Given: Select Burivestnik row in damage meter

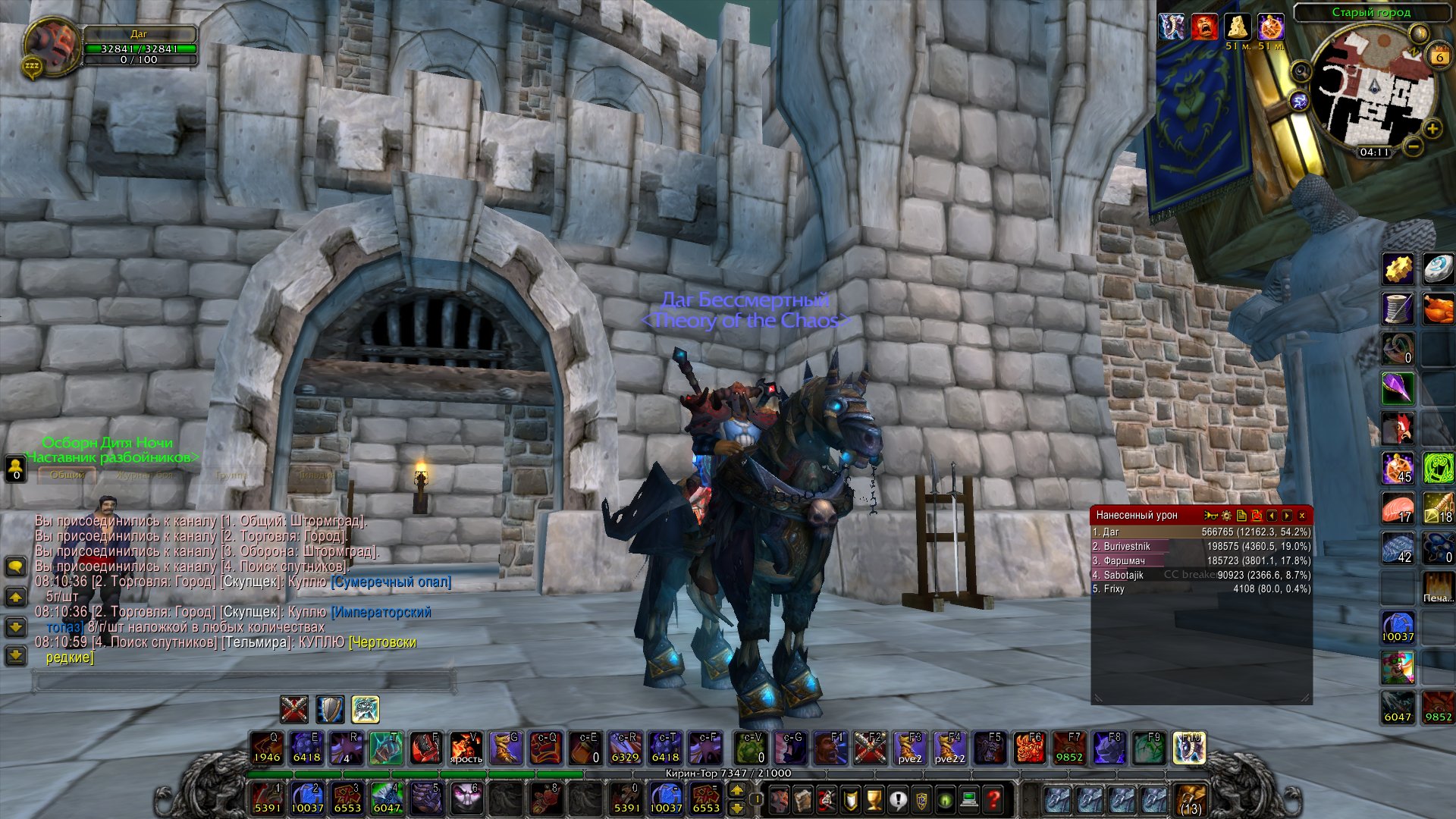Looking at the screenshot, I should tap(1201, 546).
